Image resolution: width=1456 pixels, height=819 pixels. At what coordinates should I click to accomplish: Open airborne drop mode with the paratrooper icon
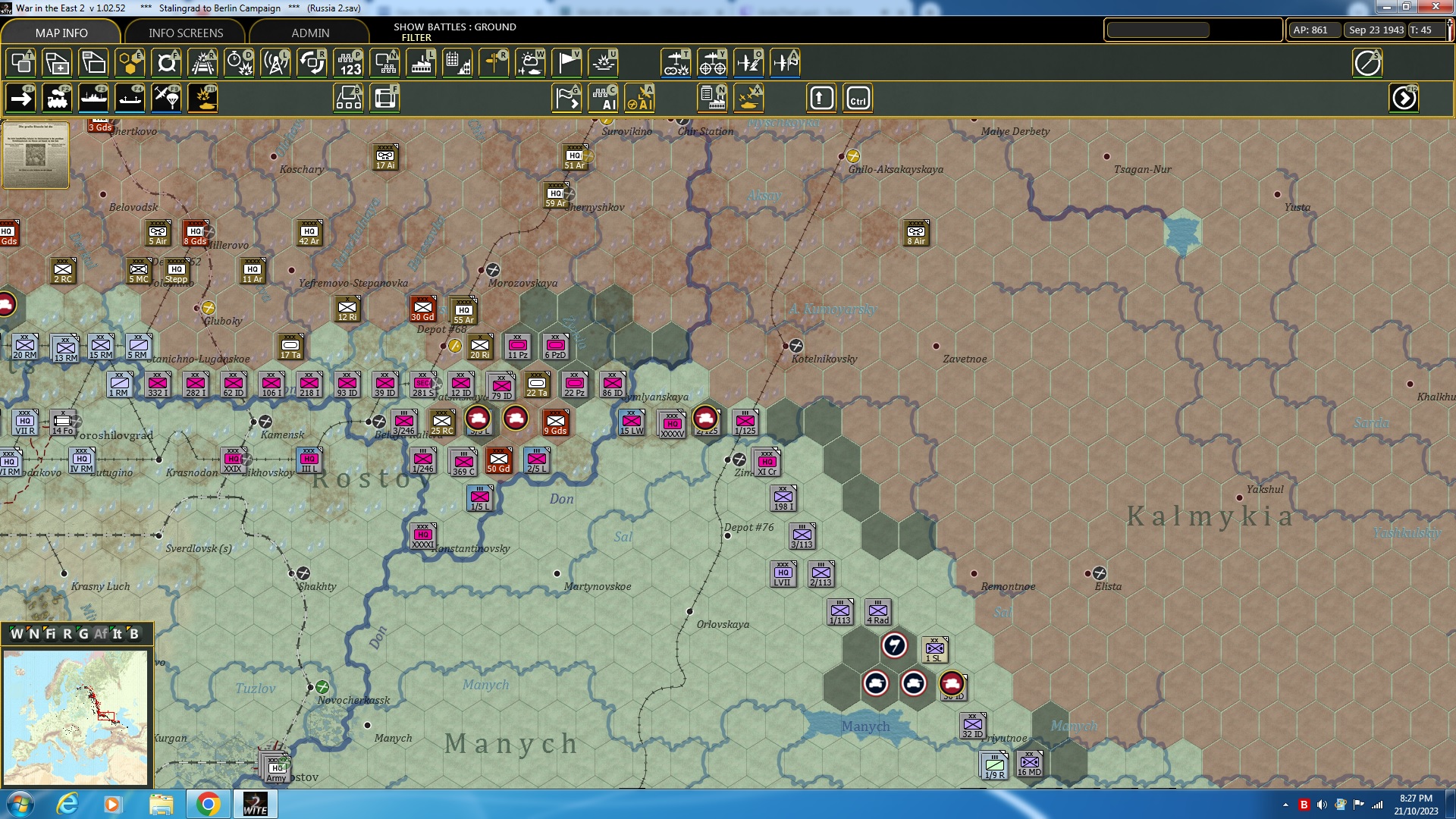[x=166, y=97]
